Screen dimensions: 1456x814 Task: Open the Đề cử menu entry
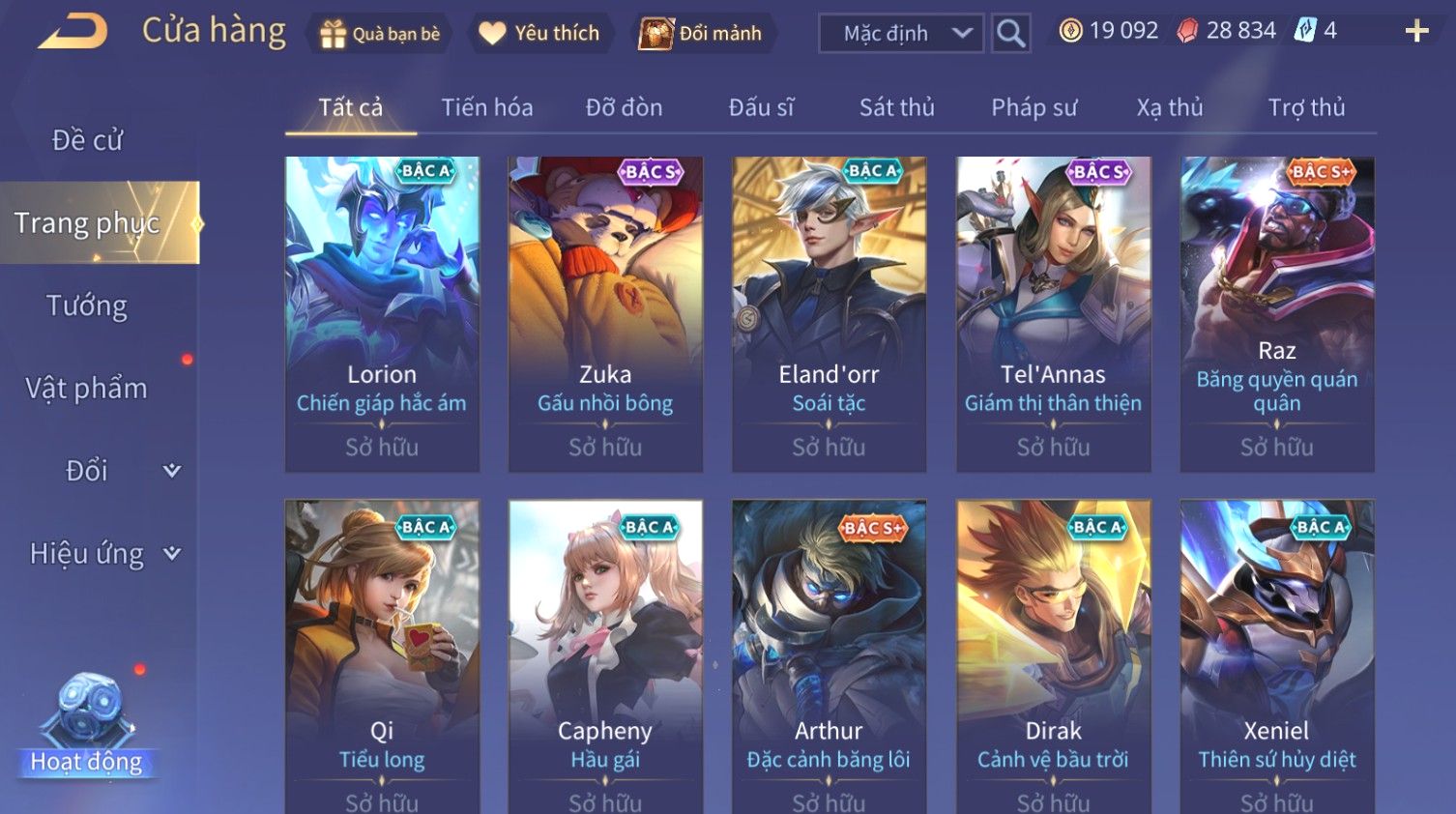coord(87,140)
